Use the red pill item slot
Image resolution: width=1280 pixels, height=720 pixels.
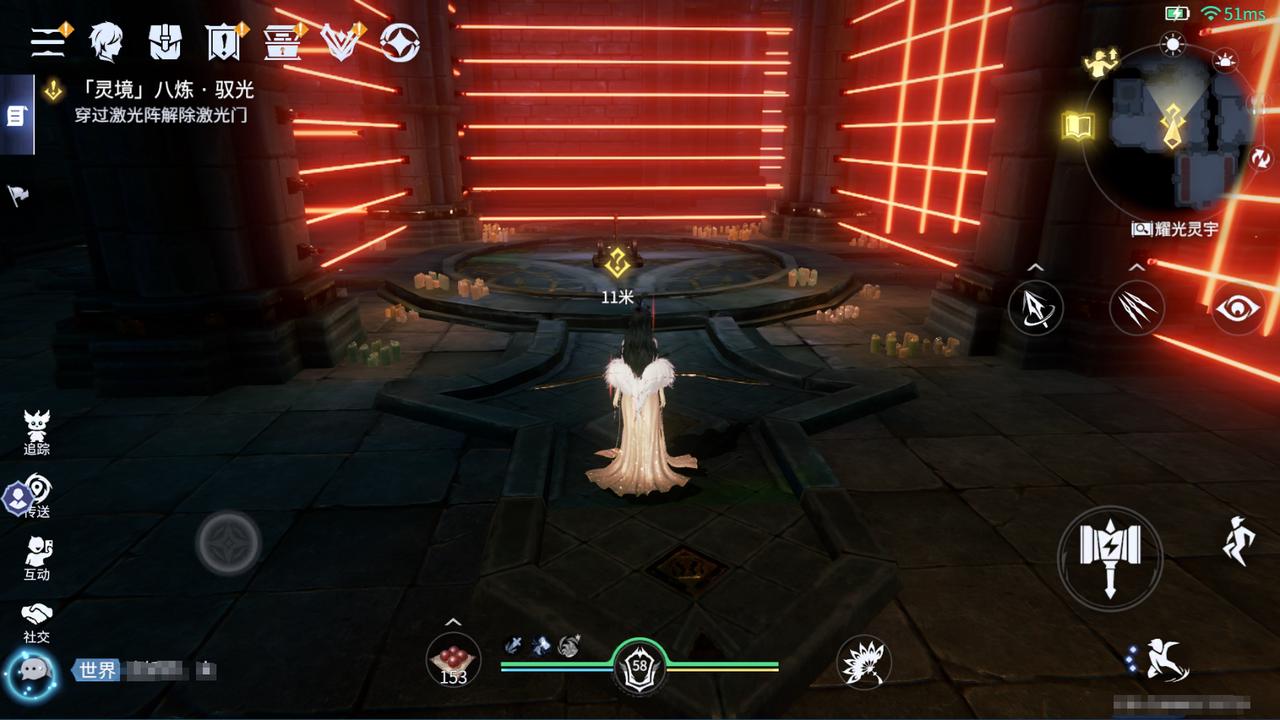[453, 661]
